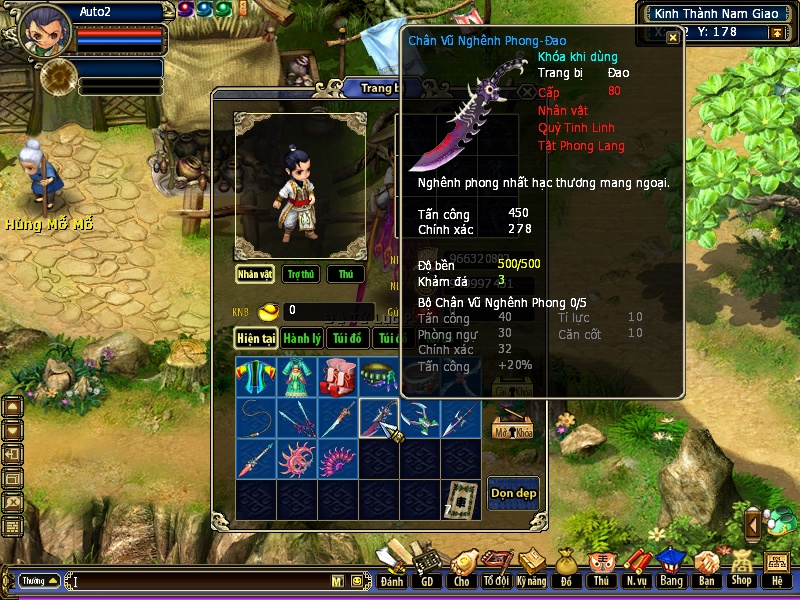
Task: Open the Thường chat channel selector
Action: (39, 580)
